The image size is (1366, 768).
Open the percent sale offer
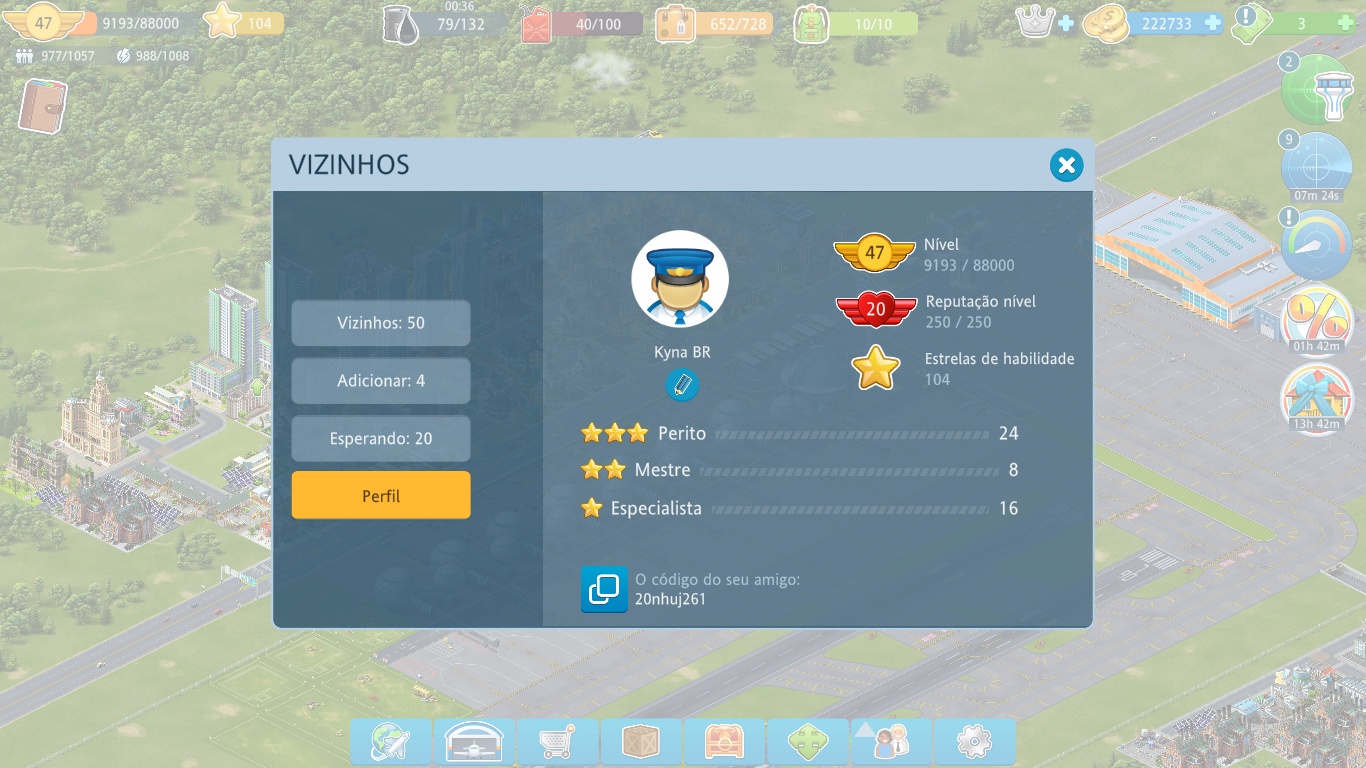[1317, 322]
